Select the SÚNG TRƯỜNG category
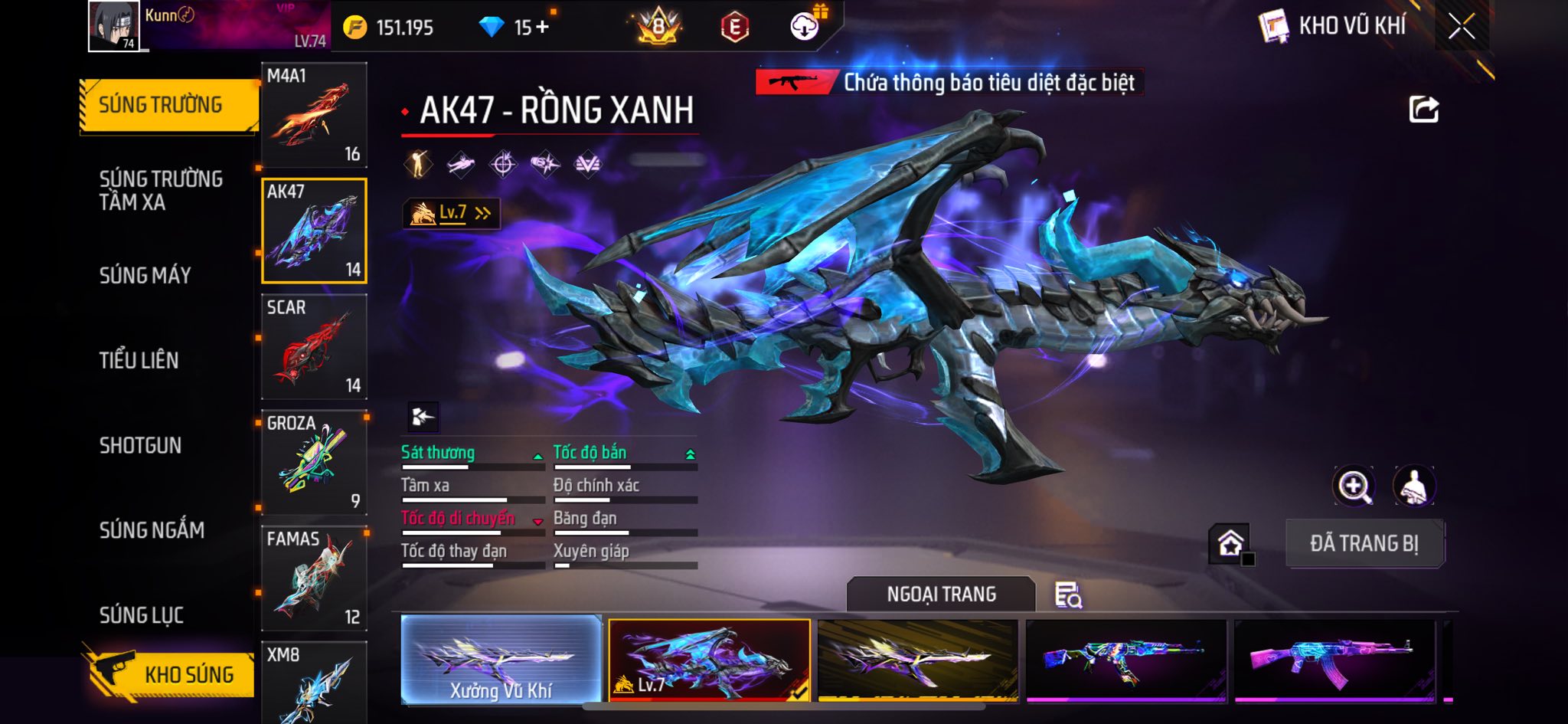Screen dimensions: 1568x724 pos(161,105)
